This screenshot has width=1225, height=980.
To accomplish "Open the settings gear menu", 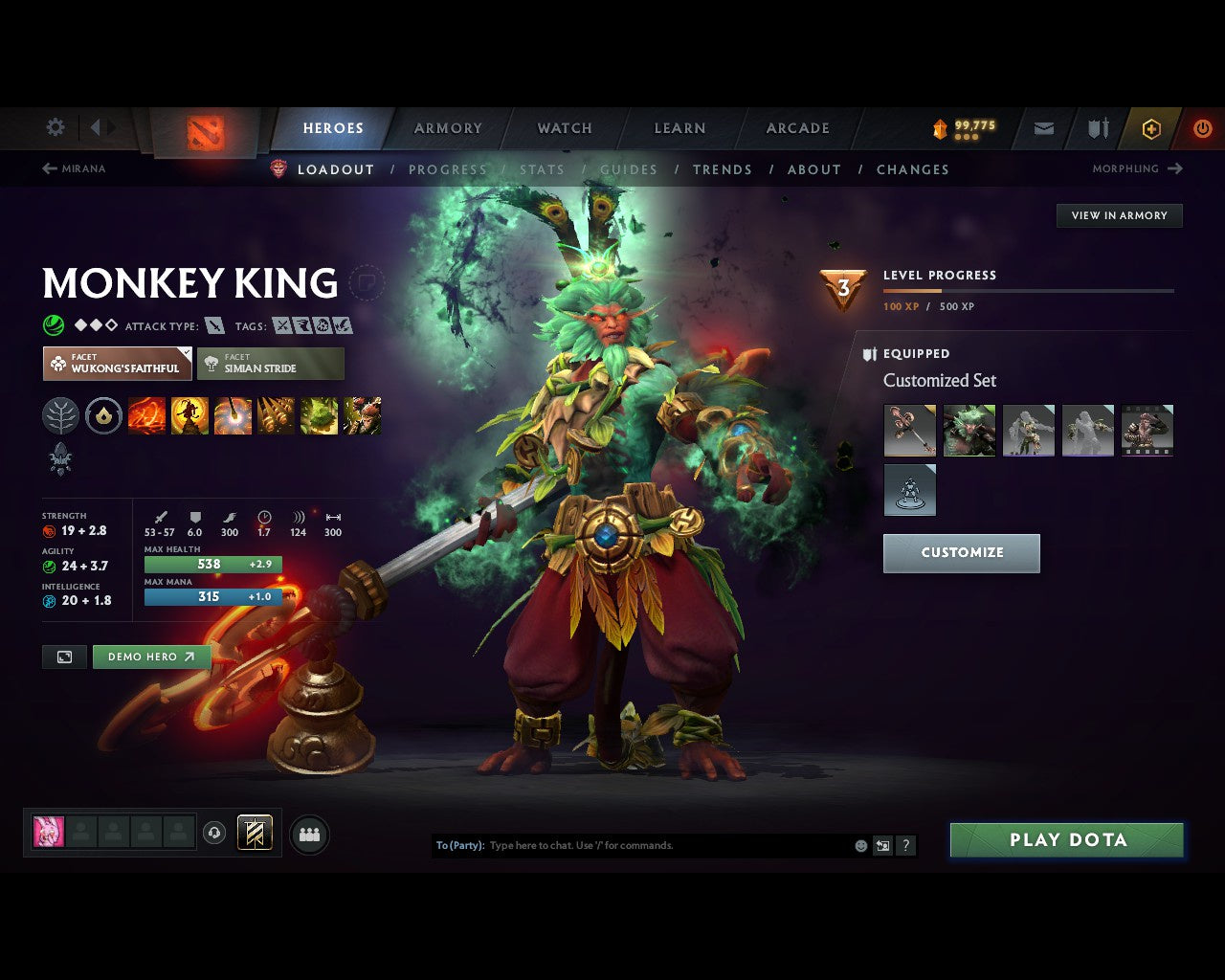I will tap(55, 126).
